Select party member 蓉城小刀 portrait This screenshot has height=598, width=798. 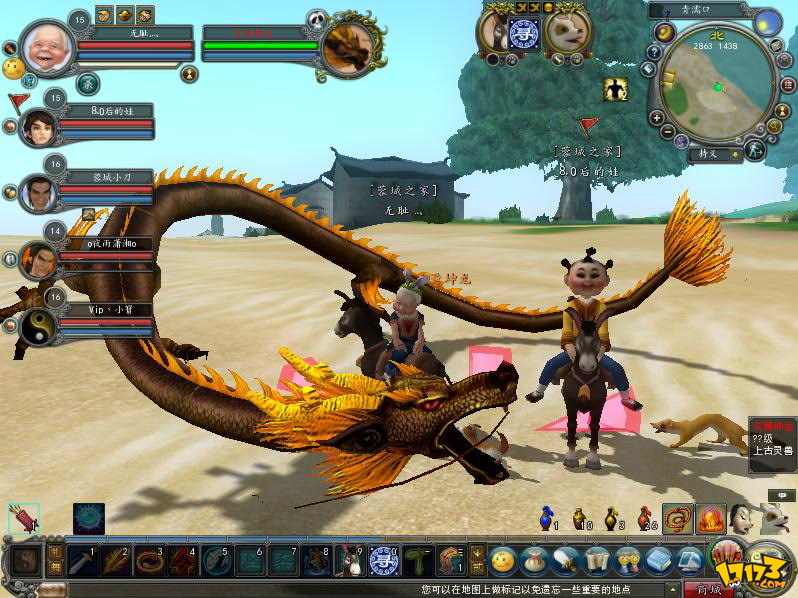click(39, 193)
